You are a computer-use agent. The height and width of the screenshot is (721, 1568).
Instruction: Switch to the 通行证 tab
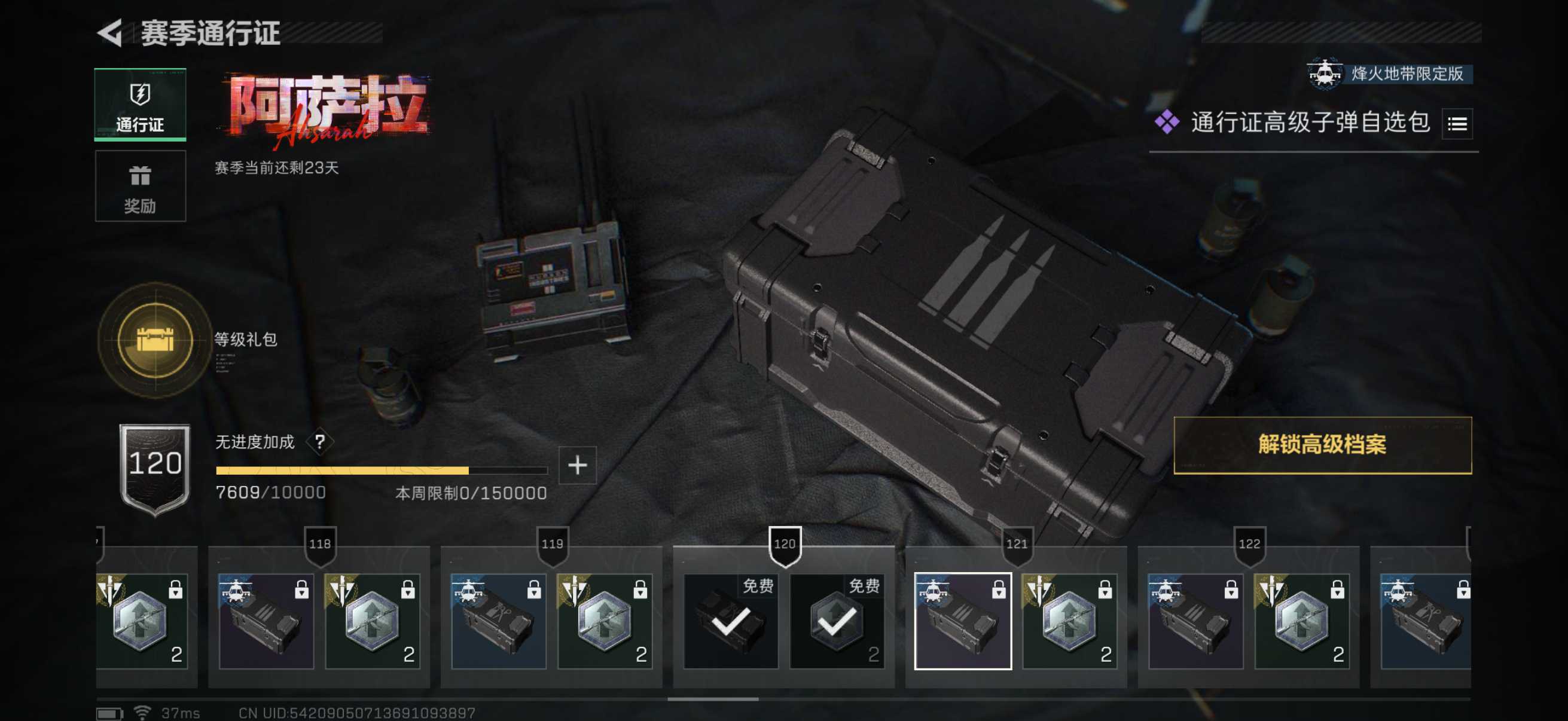point(140,105)
